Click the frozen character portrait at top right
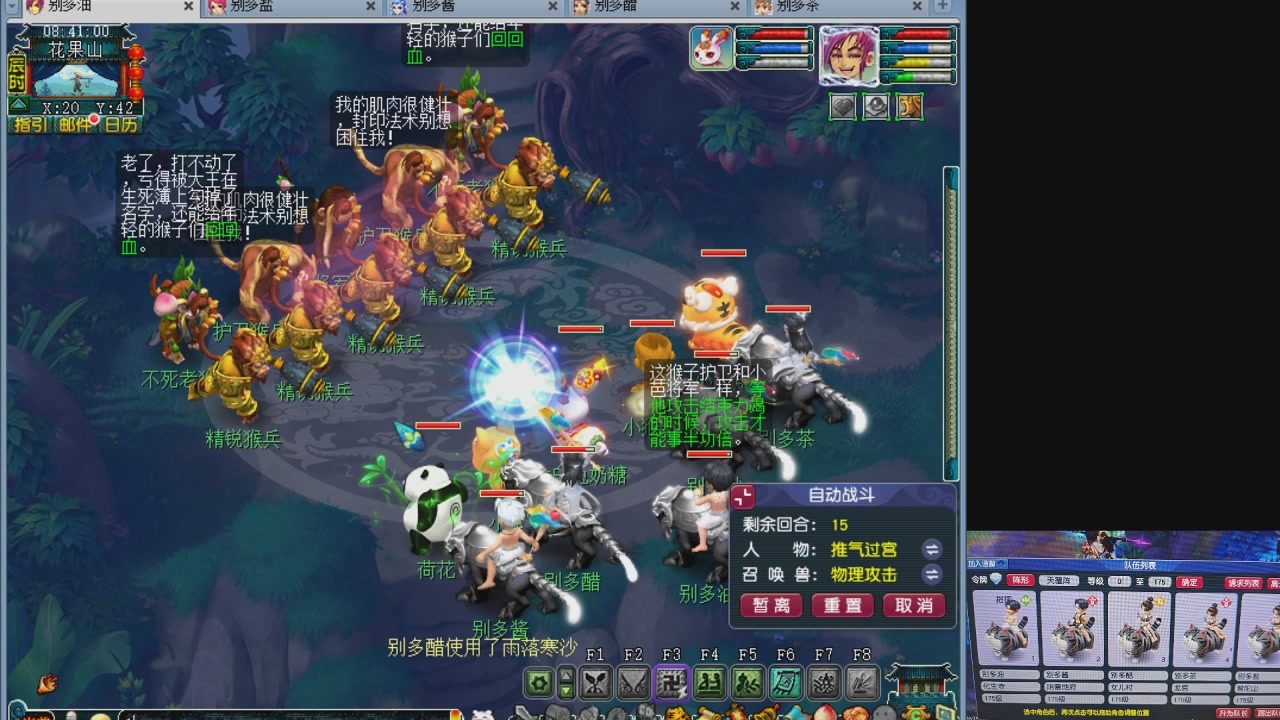 [x=850, y=57]
